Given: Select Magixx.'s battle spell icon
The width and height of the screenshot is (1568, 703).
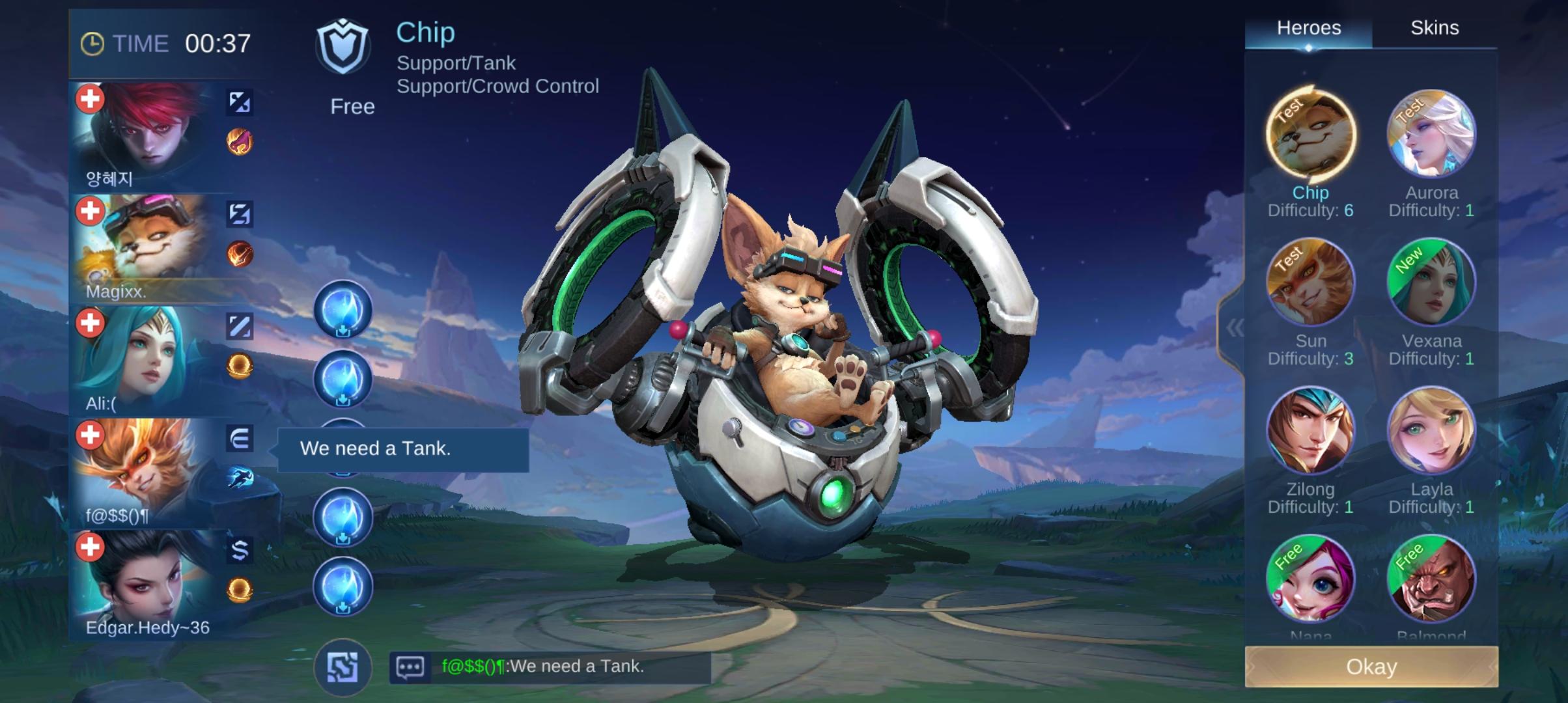Looking at the screenshot, I should click(240, 215).
